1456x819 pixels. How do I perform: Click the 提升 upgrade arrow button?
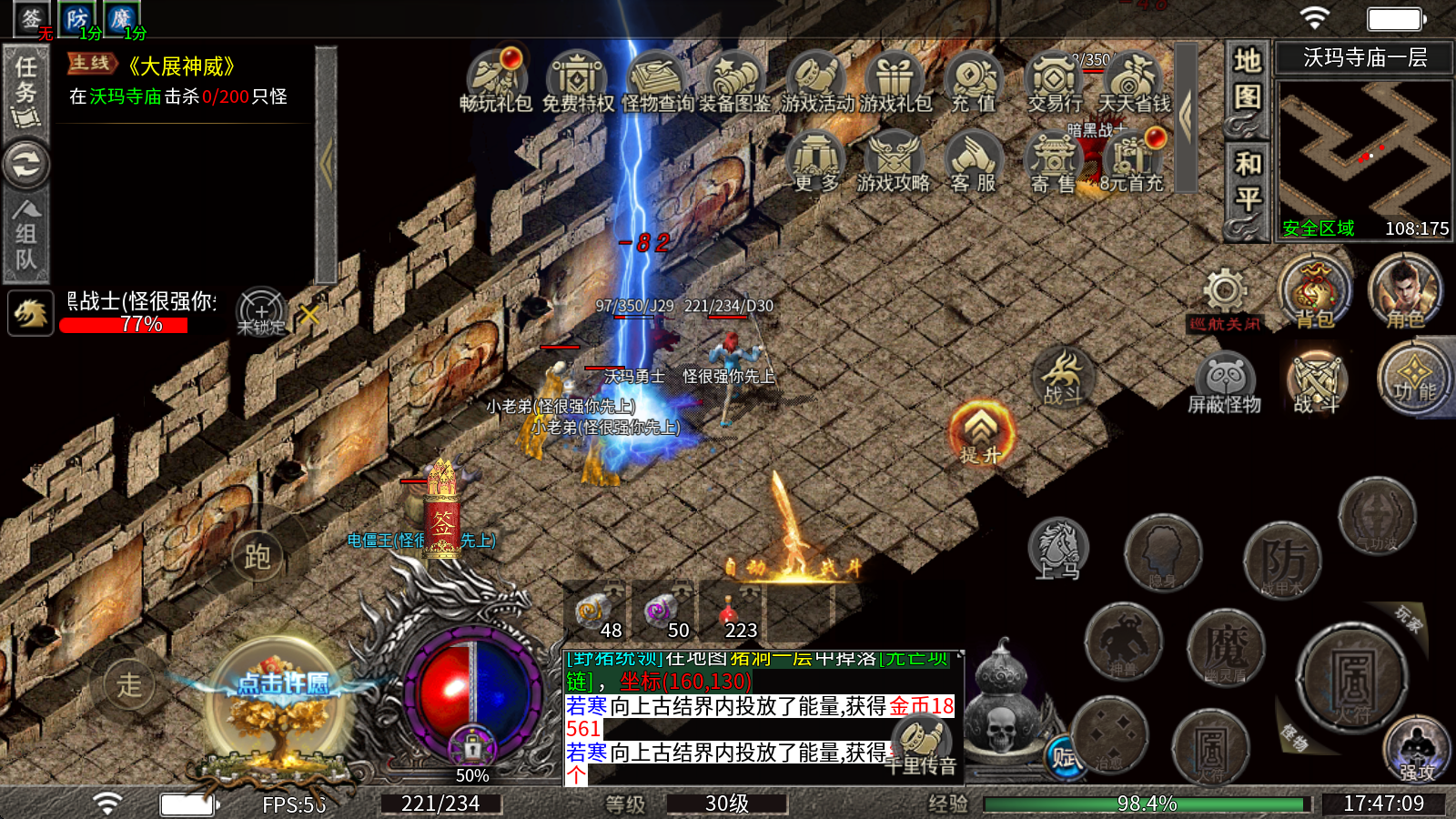point(980,431)
